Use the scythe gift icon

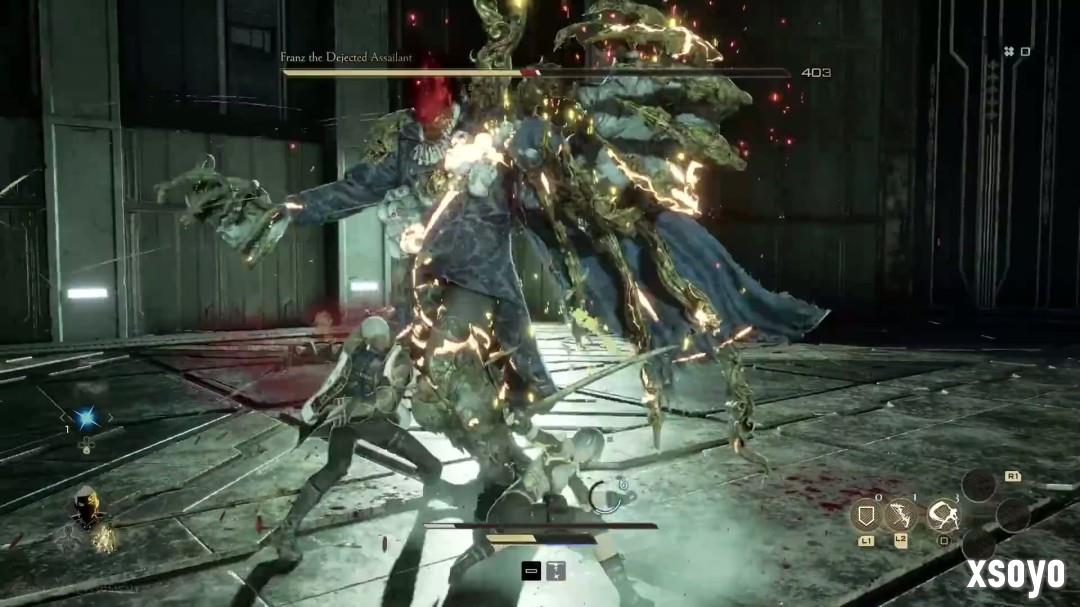[942, 515]
